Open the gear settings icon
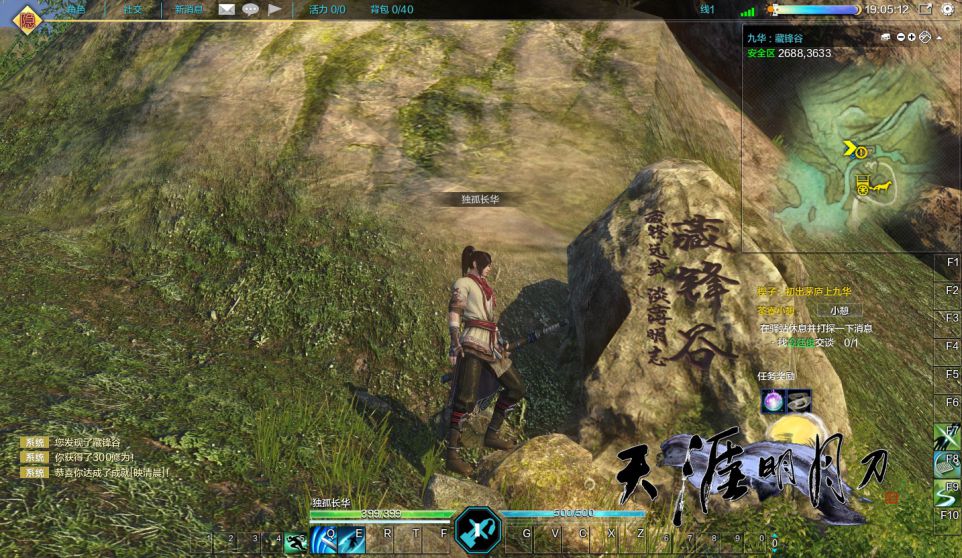Image resolution: width=962 pixels, height=558 pixels. [x=947, y=9]
